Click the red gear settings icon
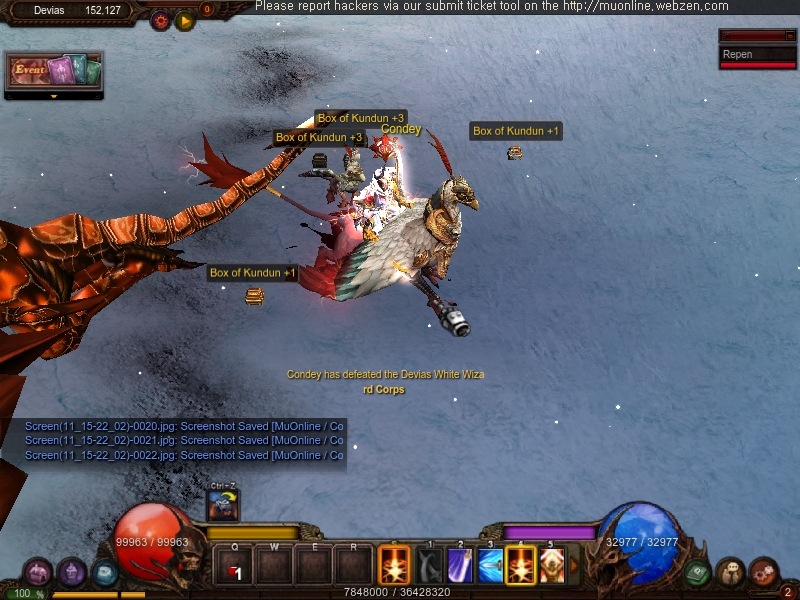Image resolution: width=800 pixels, height=600 pixels. click(x=160, y=20)
